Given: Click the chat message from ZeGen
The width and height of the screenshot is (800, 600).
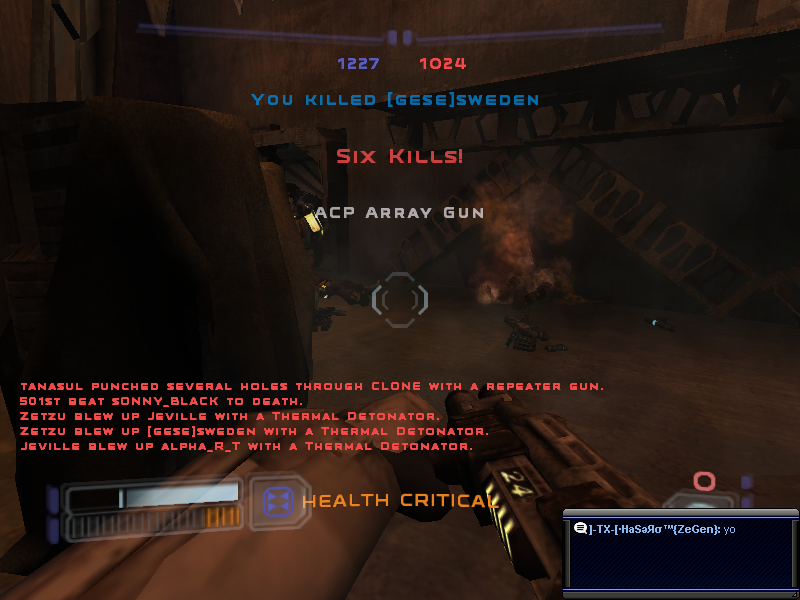Looking at the screenshot, I should point(660,528).
